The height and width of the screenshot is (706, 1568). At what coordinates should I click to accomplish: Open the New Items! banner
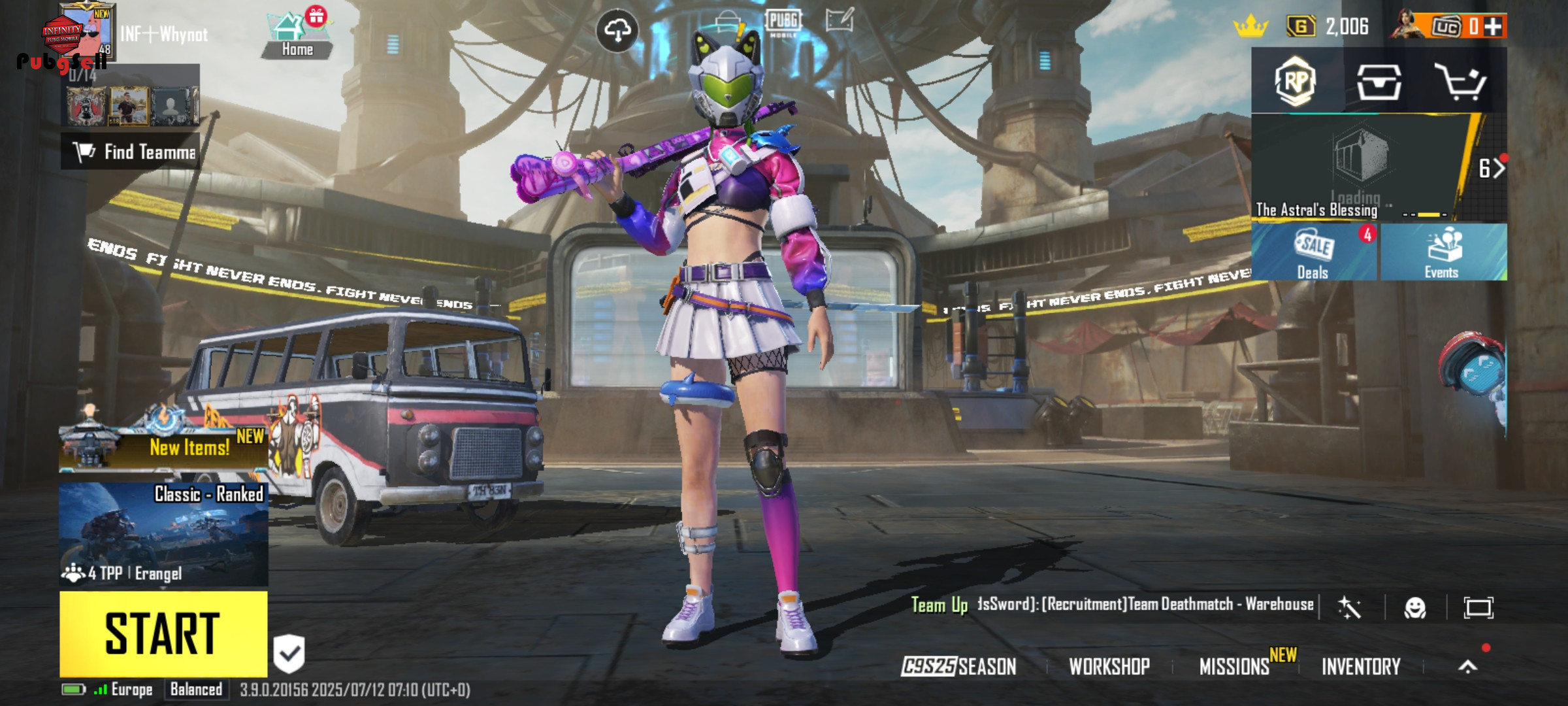tap(163, 447)
